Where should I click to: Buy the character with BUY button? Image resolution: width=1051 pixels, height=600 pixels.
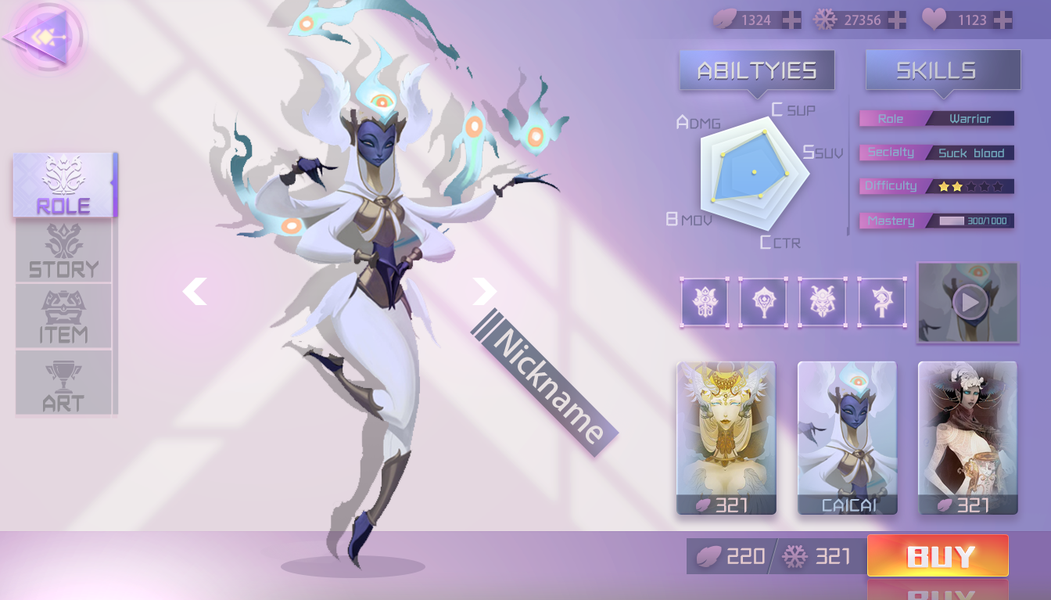tap(937, 556)
